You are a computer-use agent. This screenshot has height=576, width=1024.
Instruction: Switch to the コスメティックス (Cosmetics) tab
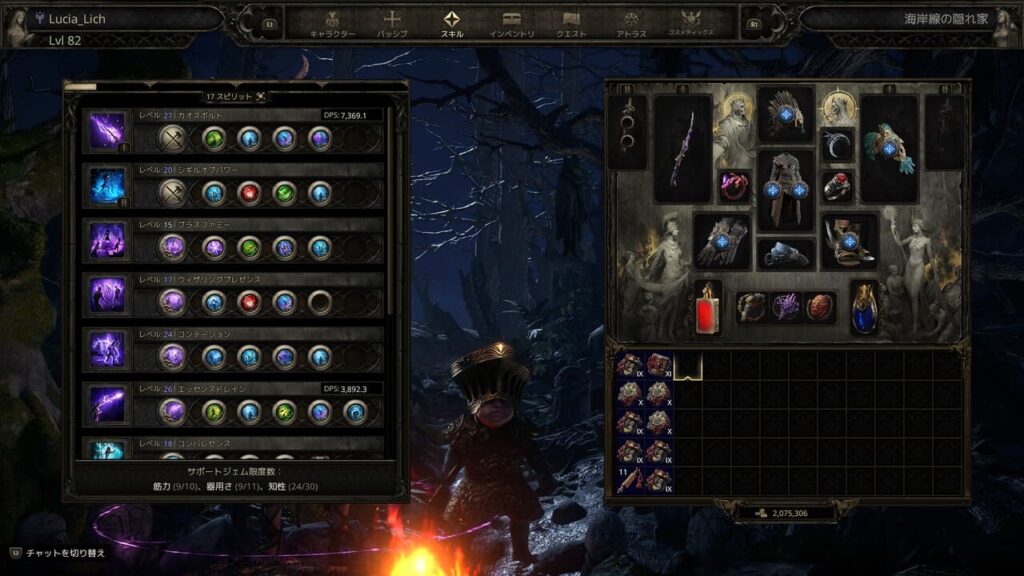691,23
